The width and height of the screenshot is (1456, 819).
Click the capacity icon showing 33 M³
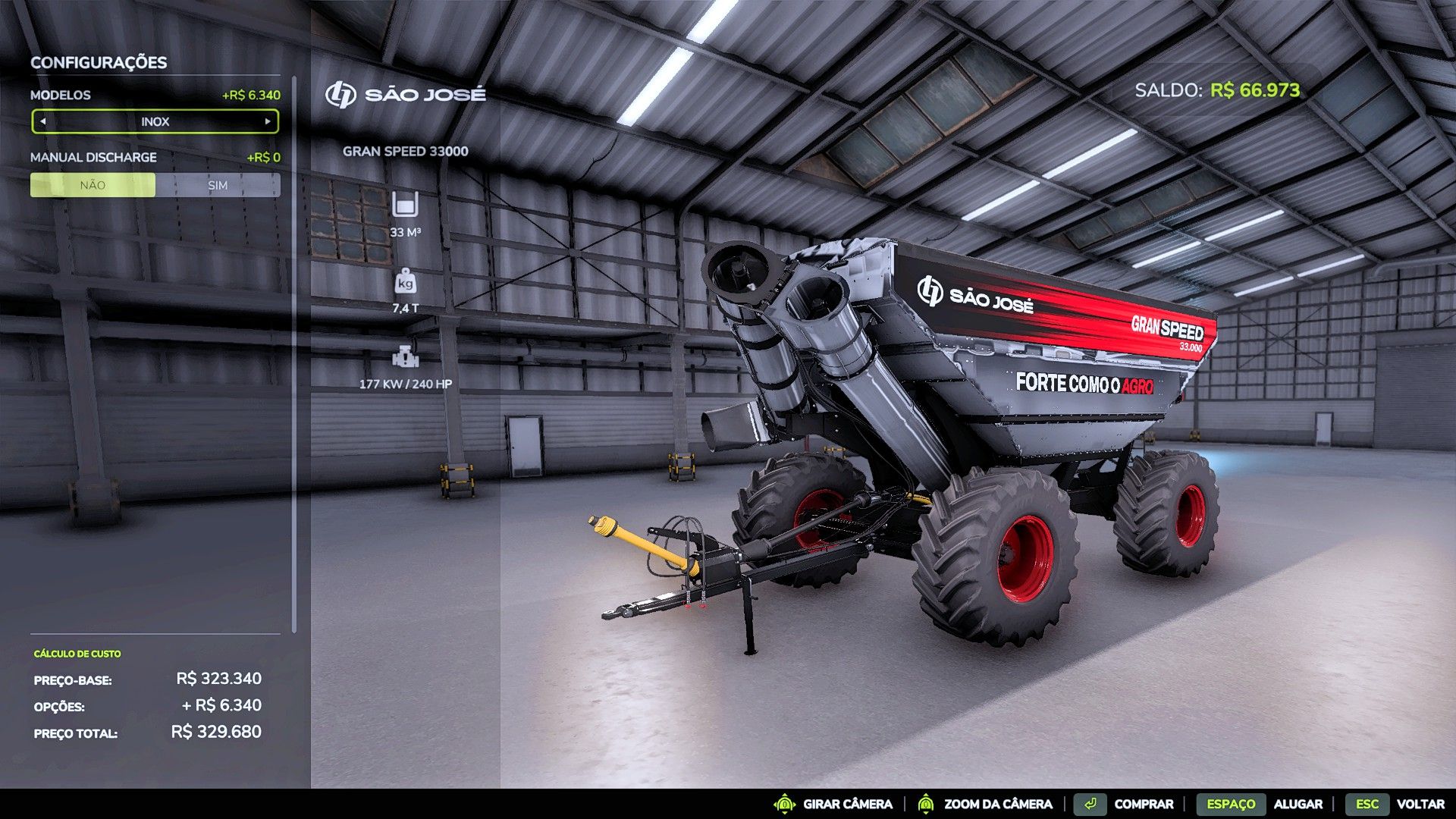pyautogui.click(x=405, y=205)
